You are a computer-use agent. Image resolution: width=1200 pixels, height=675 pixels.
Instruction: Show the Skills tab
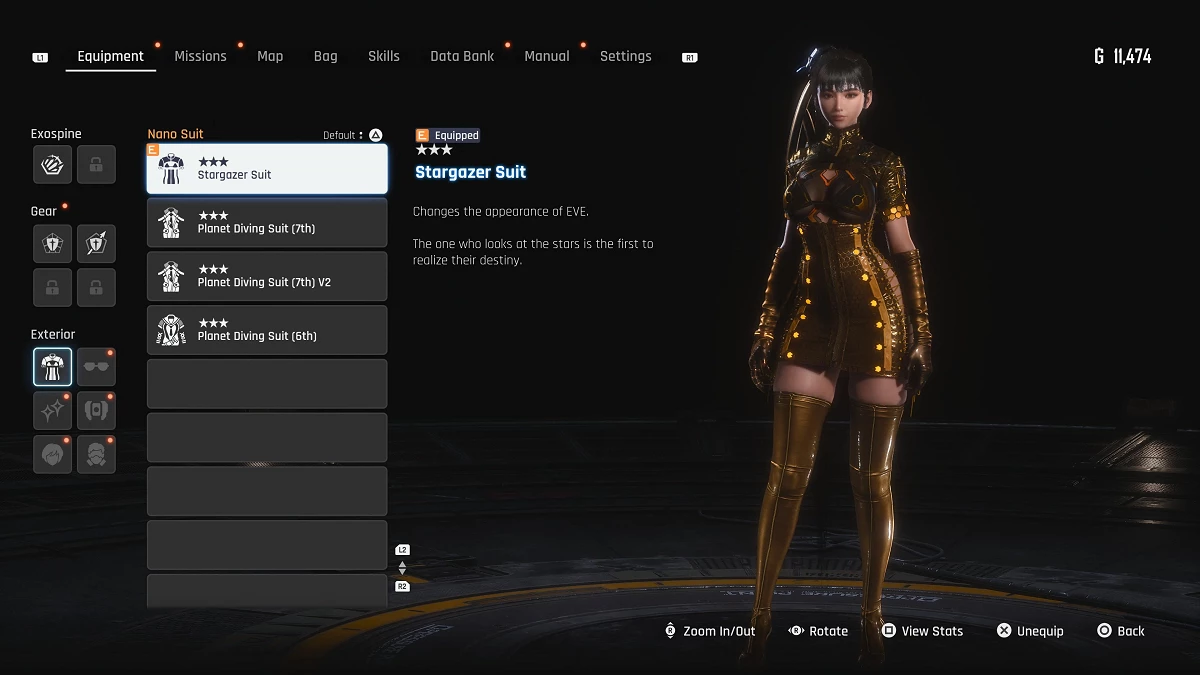(x=383, y=57)
